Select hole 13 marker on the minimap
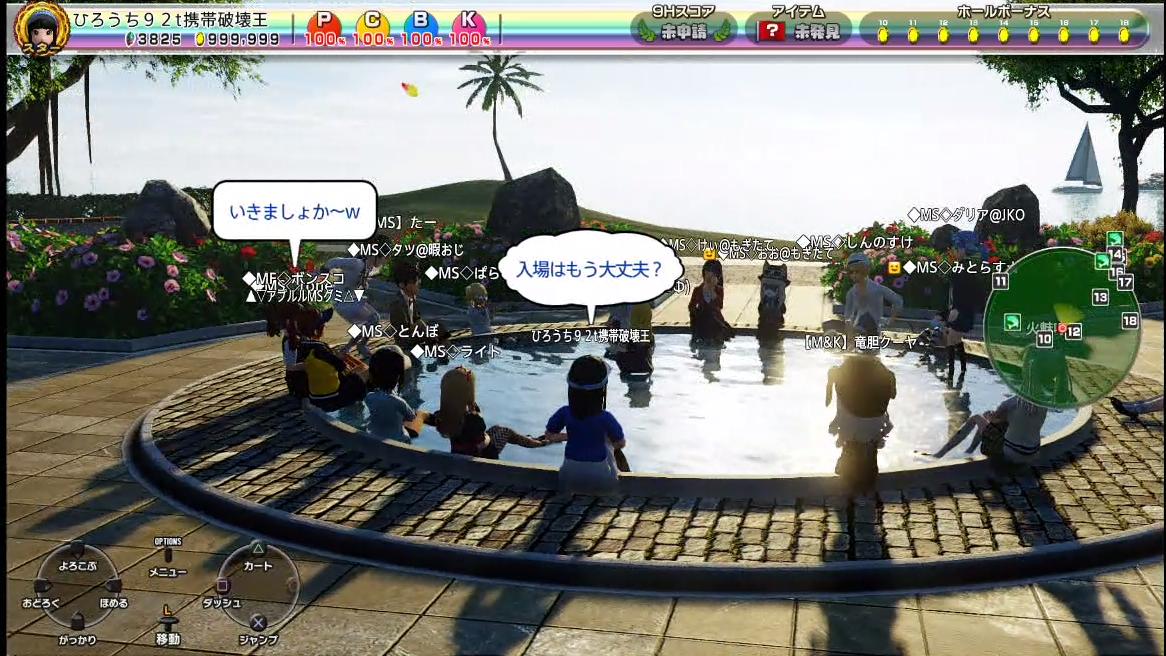The height and width of the screenshot is (656, 1166). (x=1100, y=297)
